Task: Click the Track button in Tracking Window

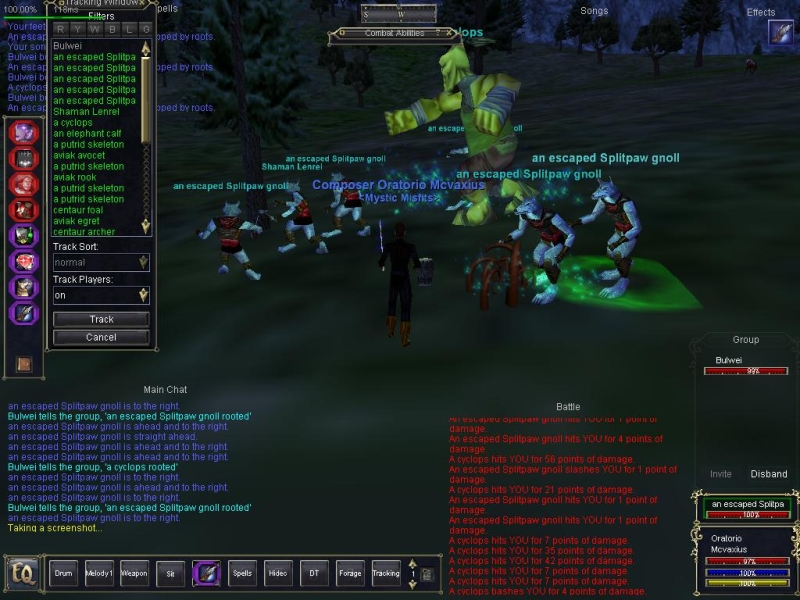Action: (101, 320)
